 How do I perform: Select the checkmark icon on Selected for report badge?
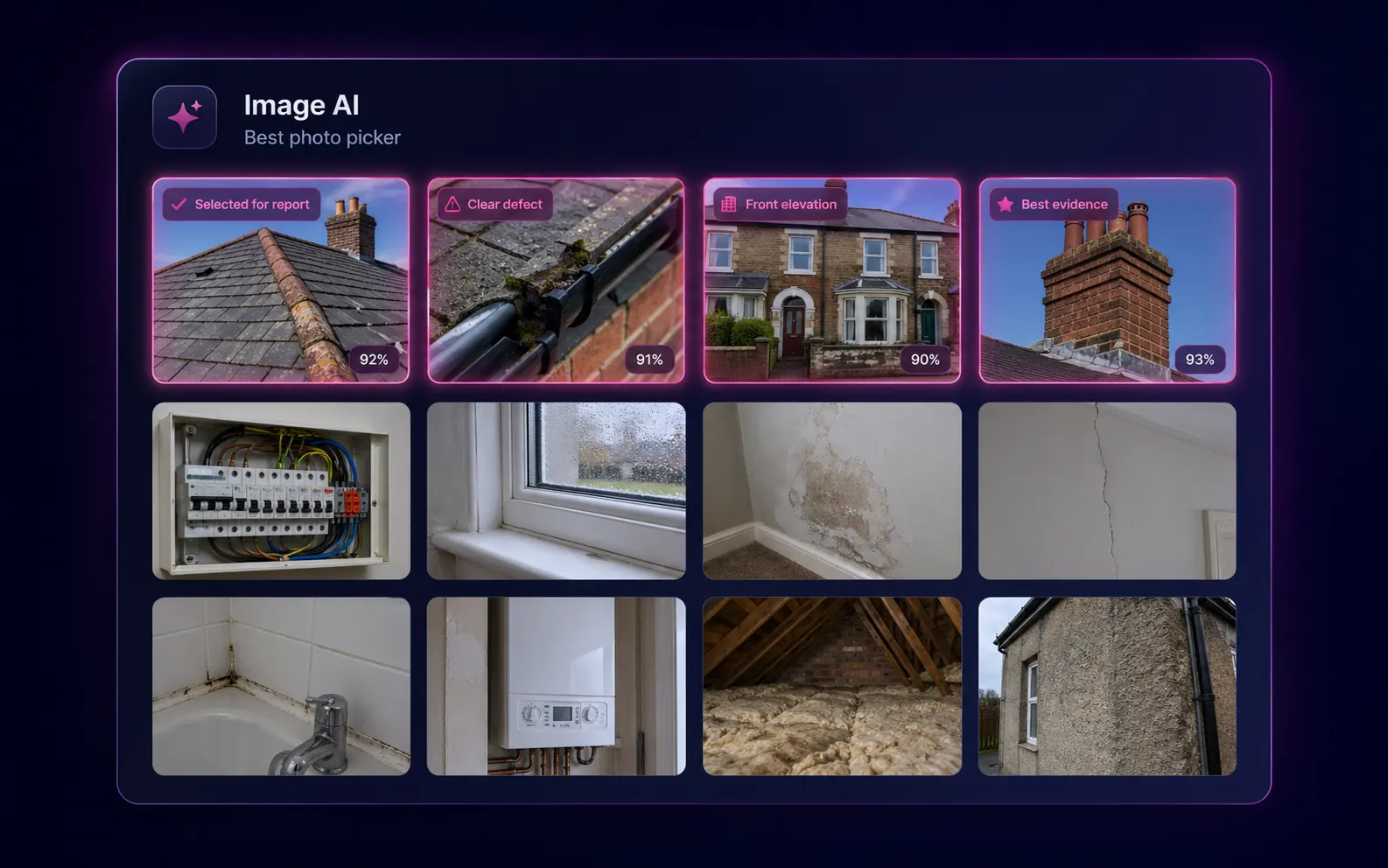pos(179,204)
